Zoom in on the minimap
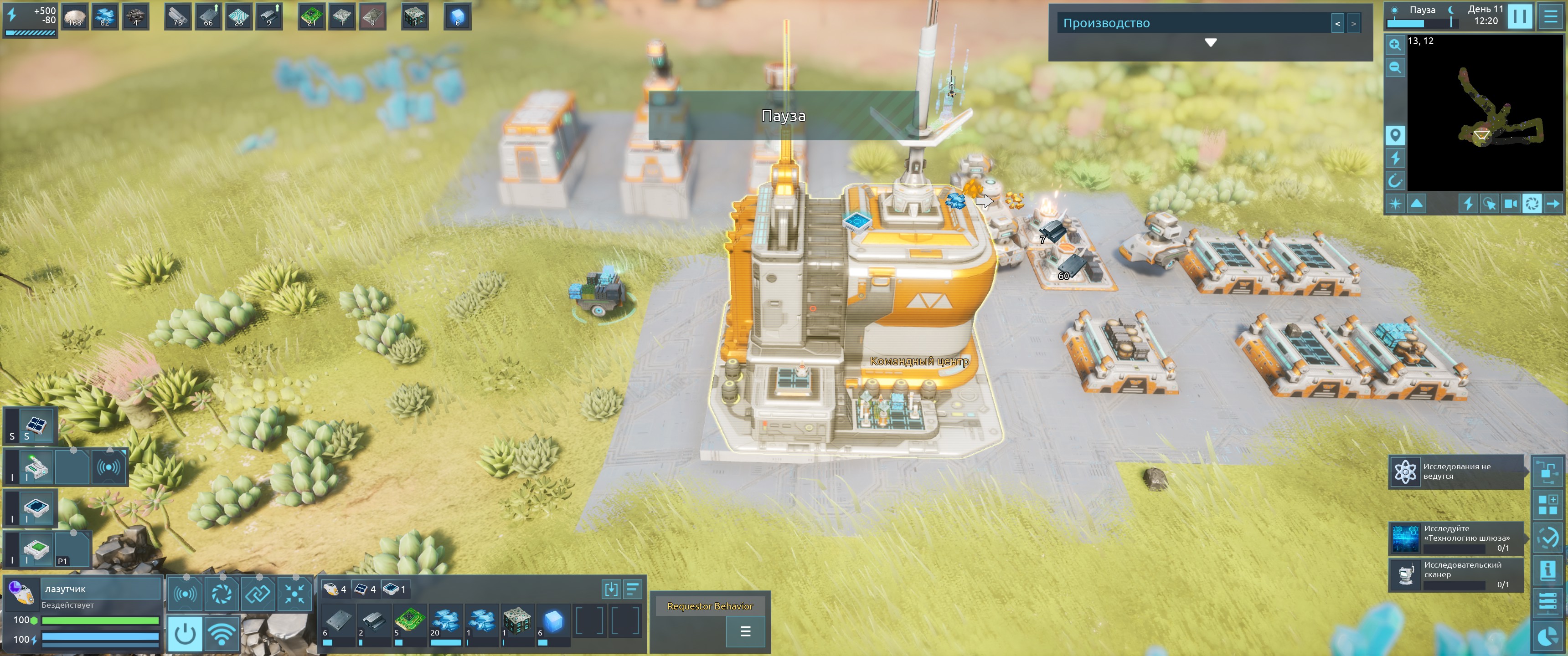The image size is (1568, 656). (1394, 45)
